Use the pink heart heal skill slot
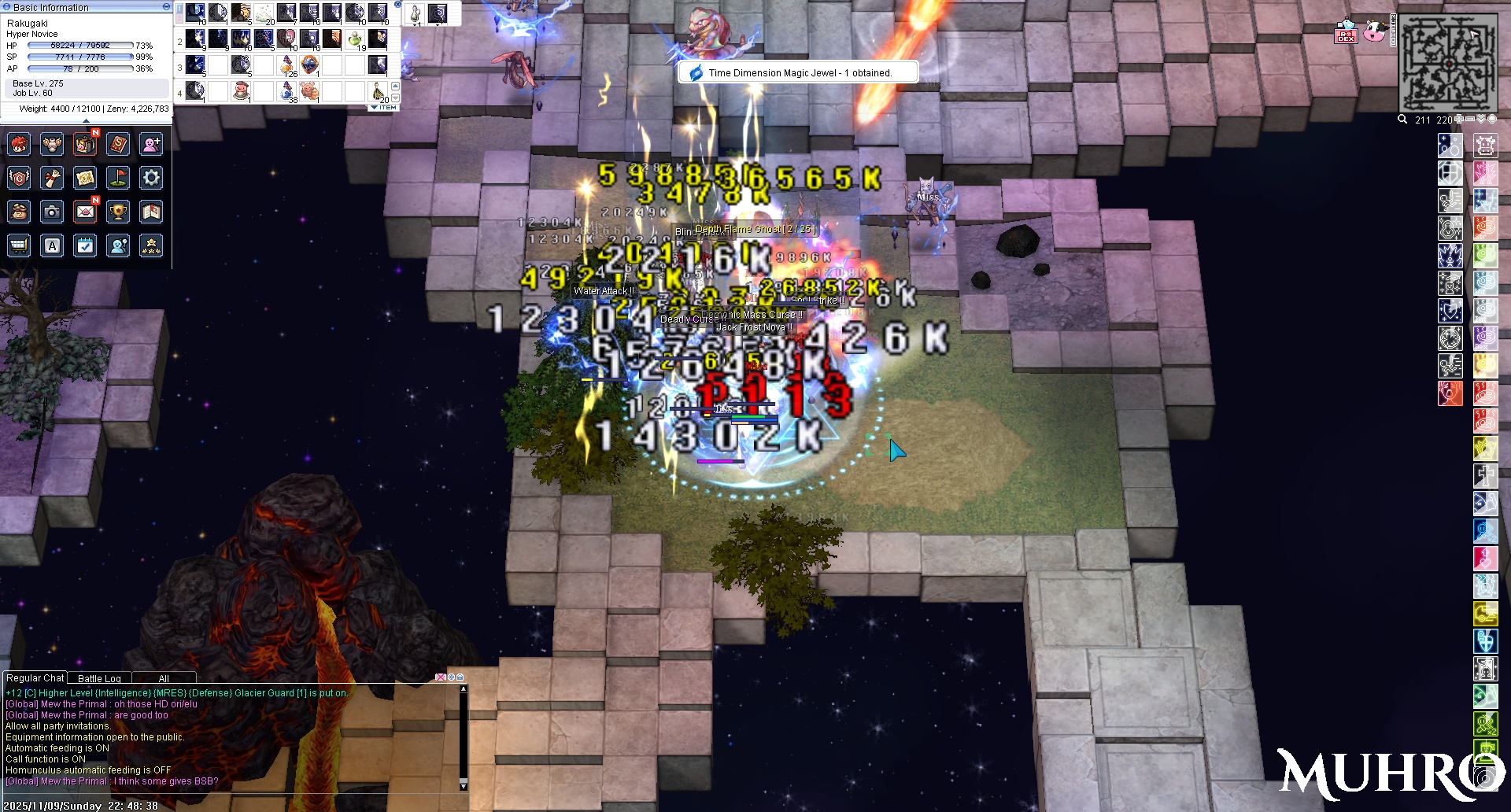The height and width of the screenshot is (812, 1511). pos(286,39)
